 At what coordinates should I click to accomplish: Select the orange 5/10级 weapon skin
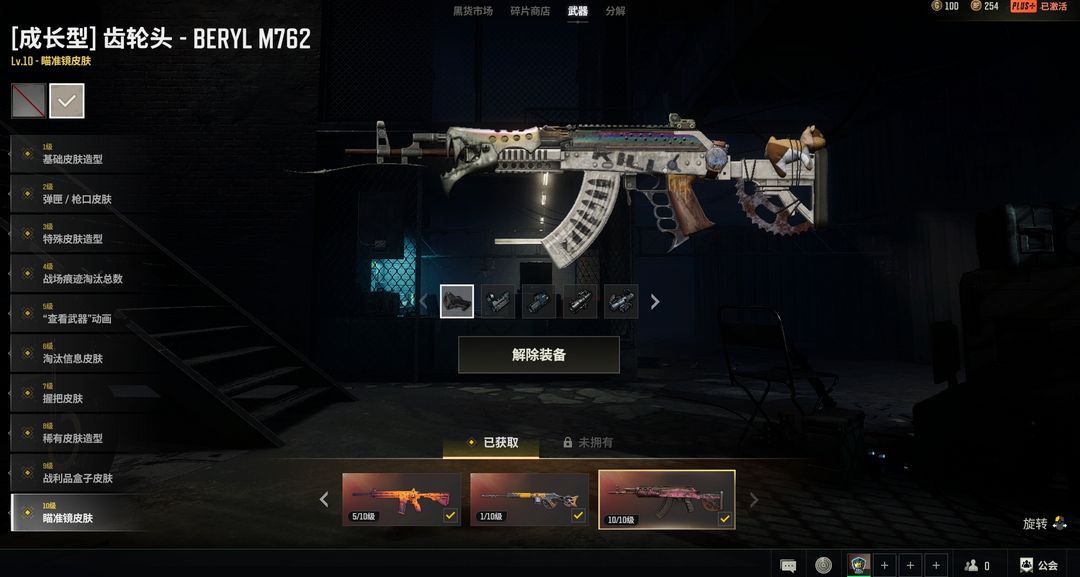(401, 499)
